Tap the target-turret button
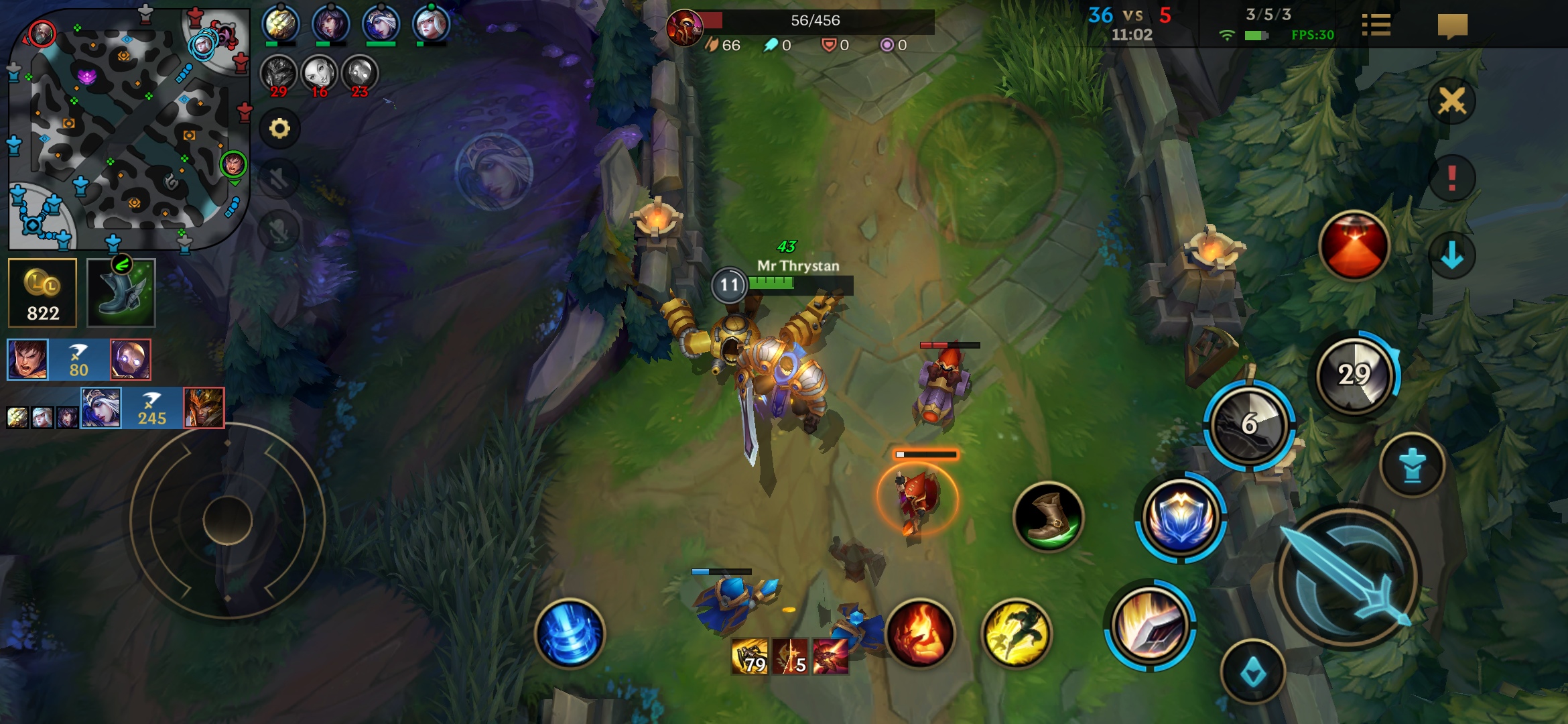Image resolution: width=1568 pixels, height=724 pixels. [1413, 465]
